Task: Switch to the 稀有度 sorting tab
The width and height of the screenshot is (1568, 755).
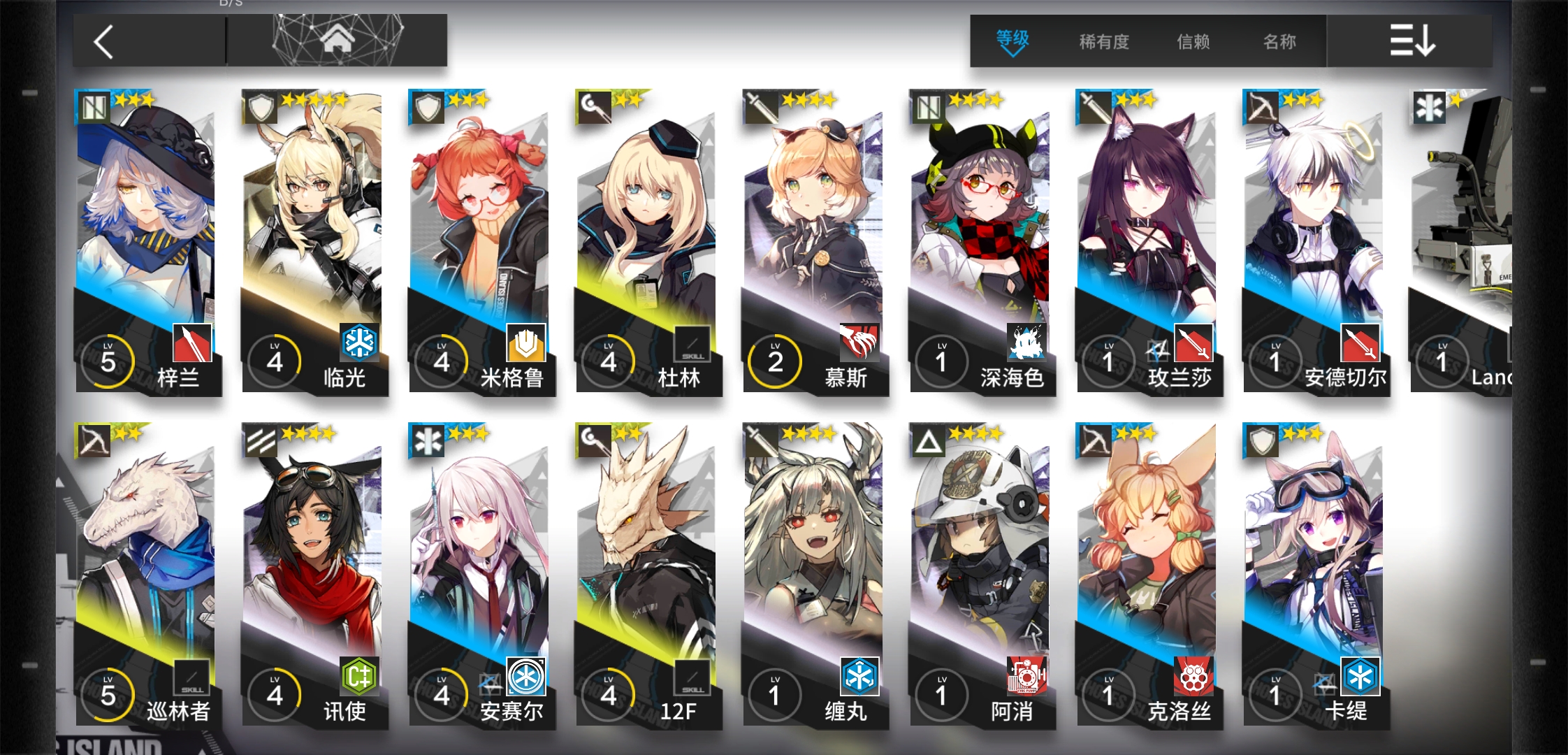Action: pos(1104,42)
